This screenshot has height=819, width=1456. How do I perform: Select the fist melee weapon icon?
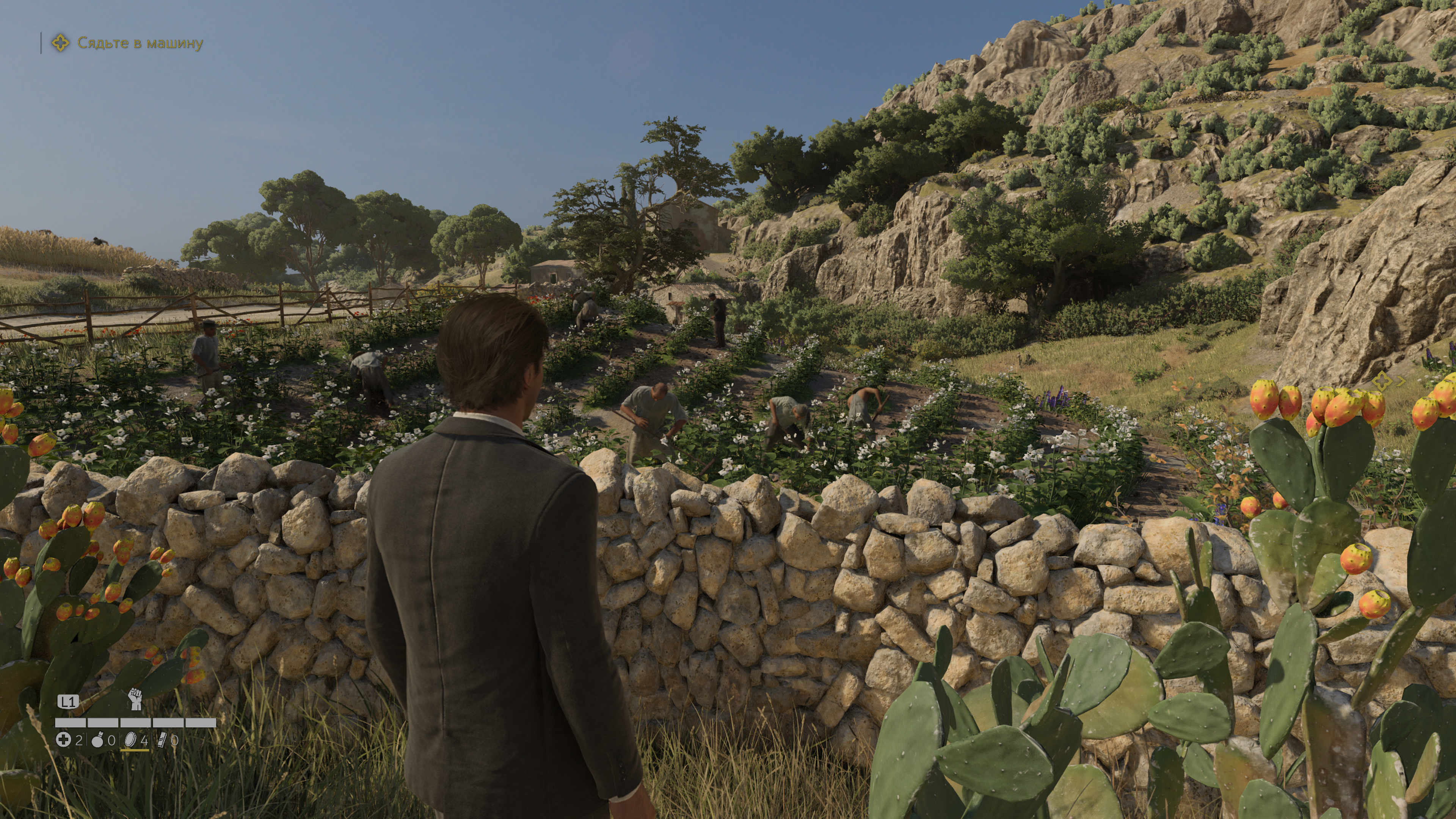tap(135, 699)
